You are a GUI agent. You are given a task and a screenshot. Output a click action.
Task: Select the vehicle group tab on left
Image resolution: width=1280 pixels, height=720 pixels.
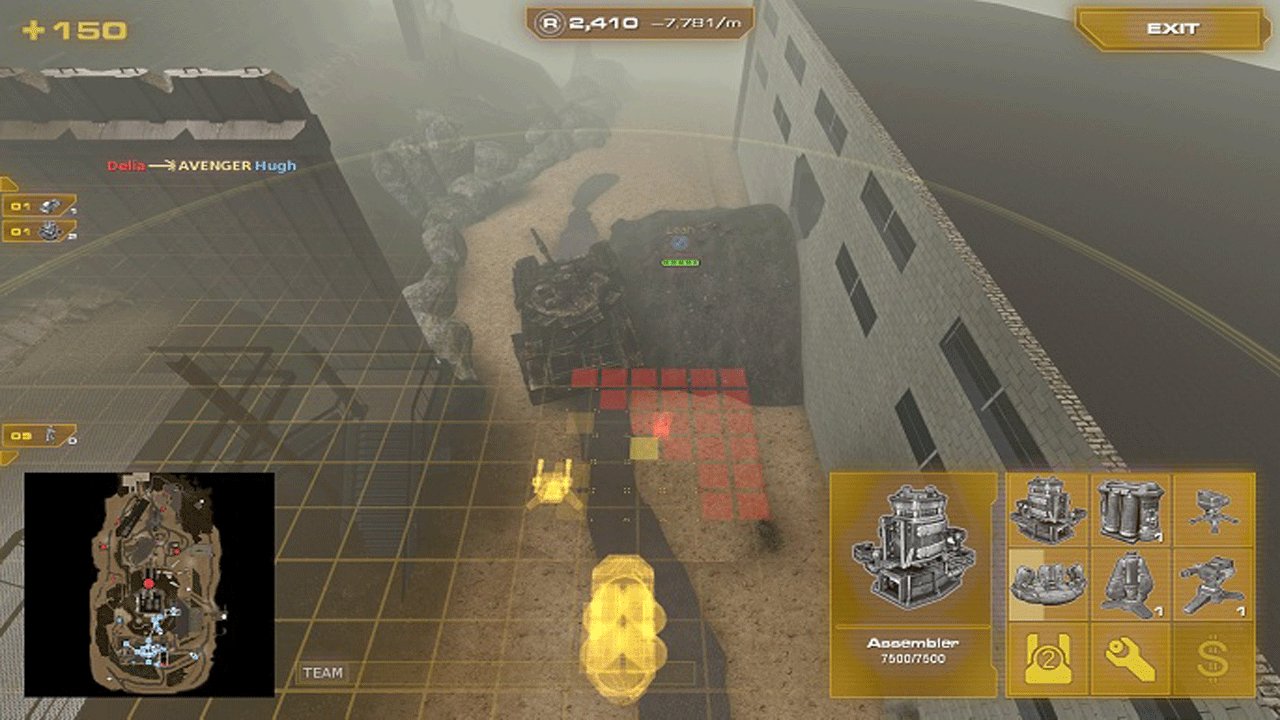40,207
